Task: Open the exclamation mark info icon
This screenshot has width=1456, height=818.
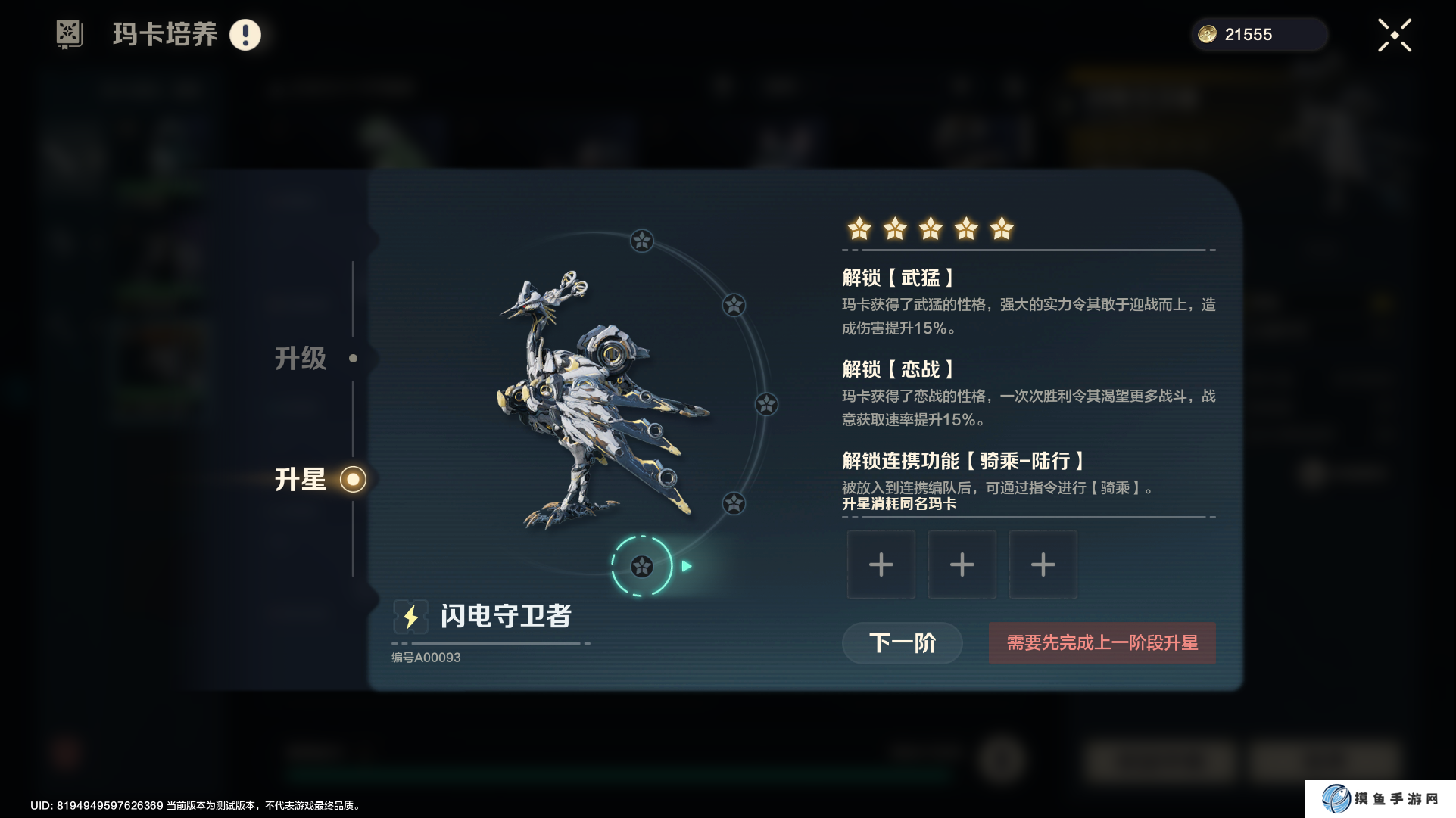Action: pyautogui.click(x=245, y=35)
